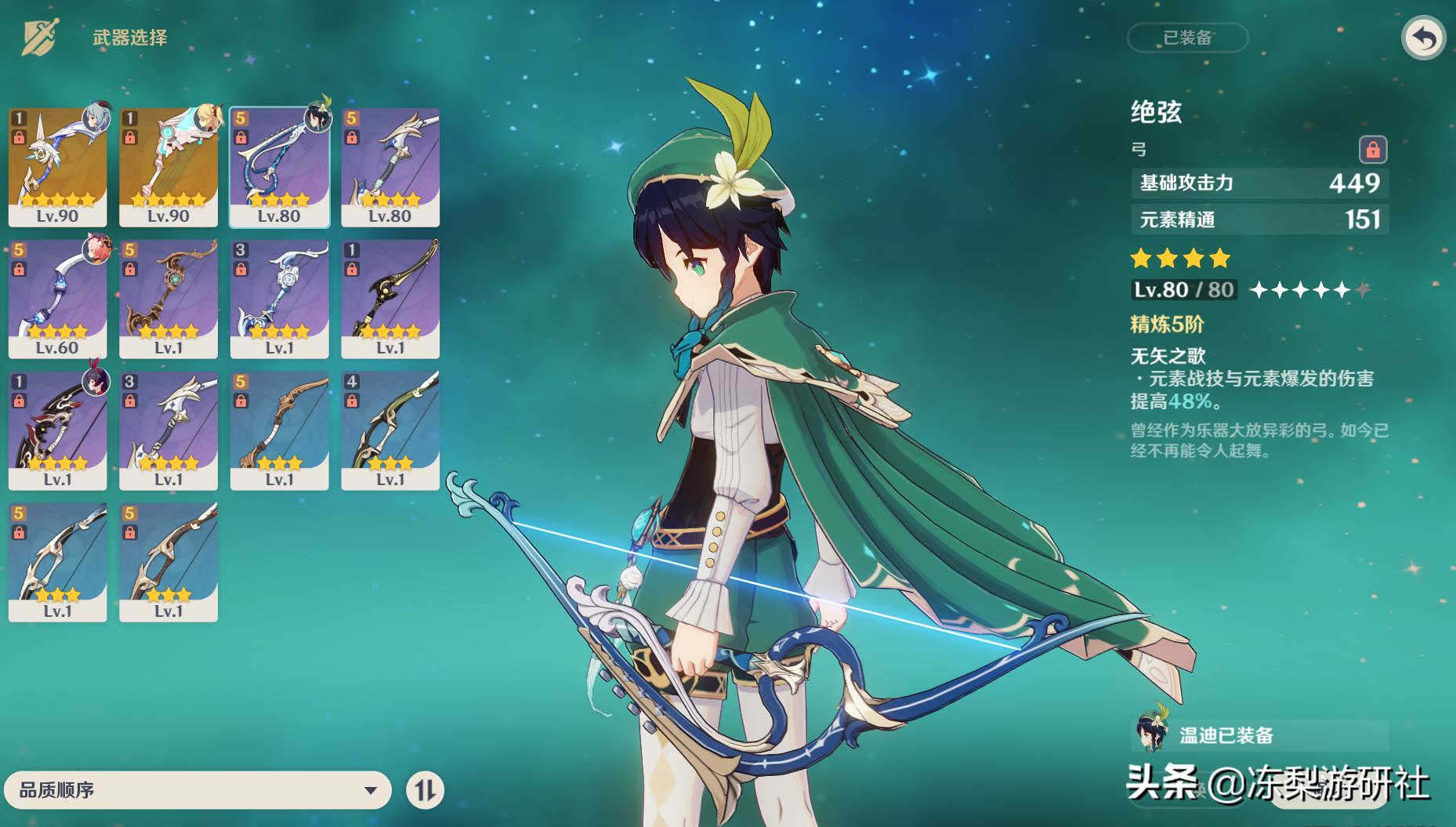Select the Lv.60 bow equipped by Diona

coord(58,299)
